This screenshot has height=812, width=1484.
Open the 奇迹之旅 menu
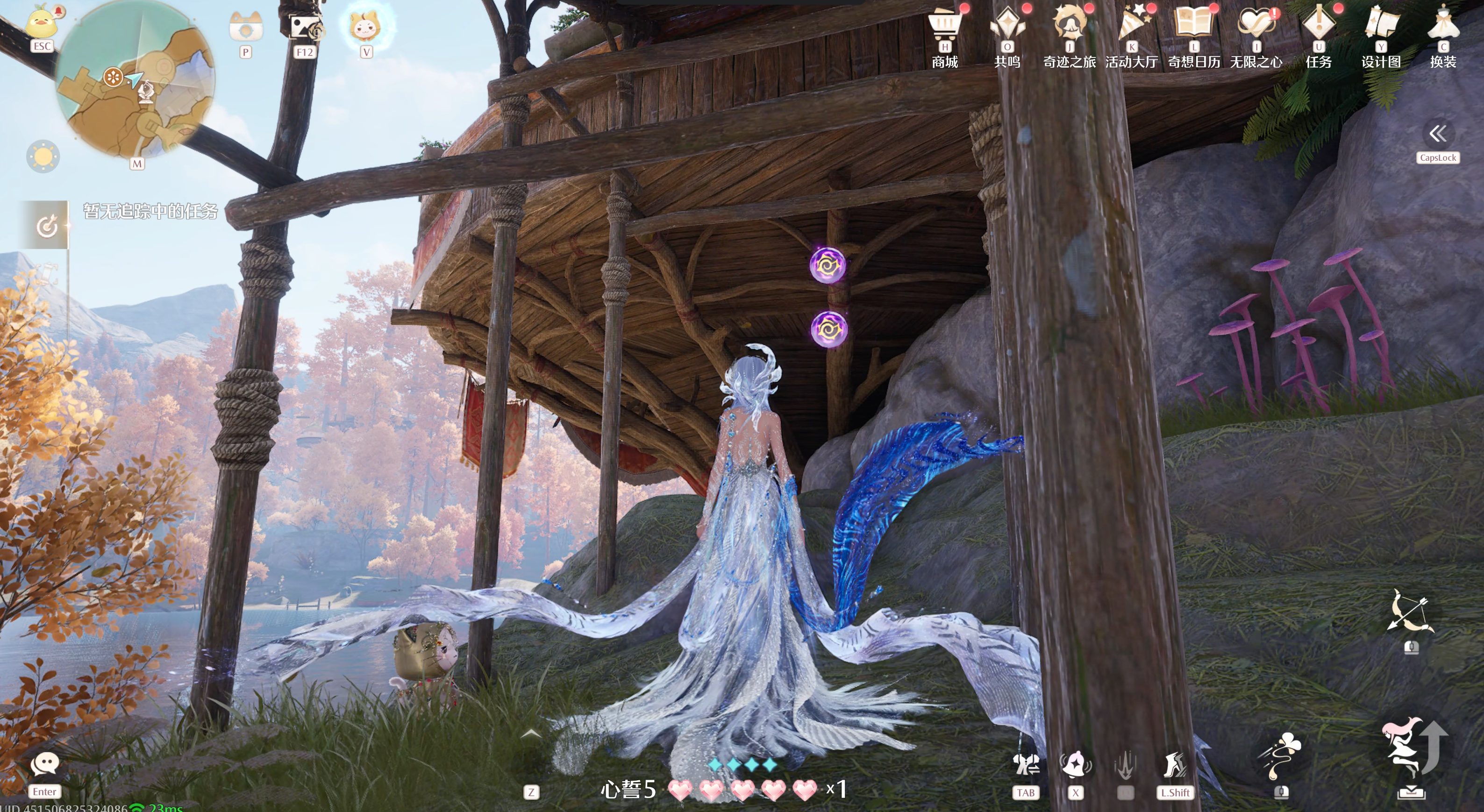click(x=1069, y=26)
